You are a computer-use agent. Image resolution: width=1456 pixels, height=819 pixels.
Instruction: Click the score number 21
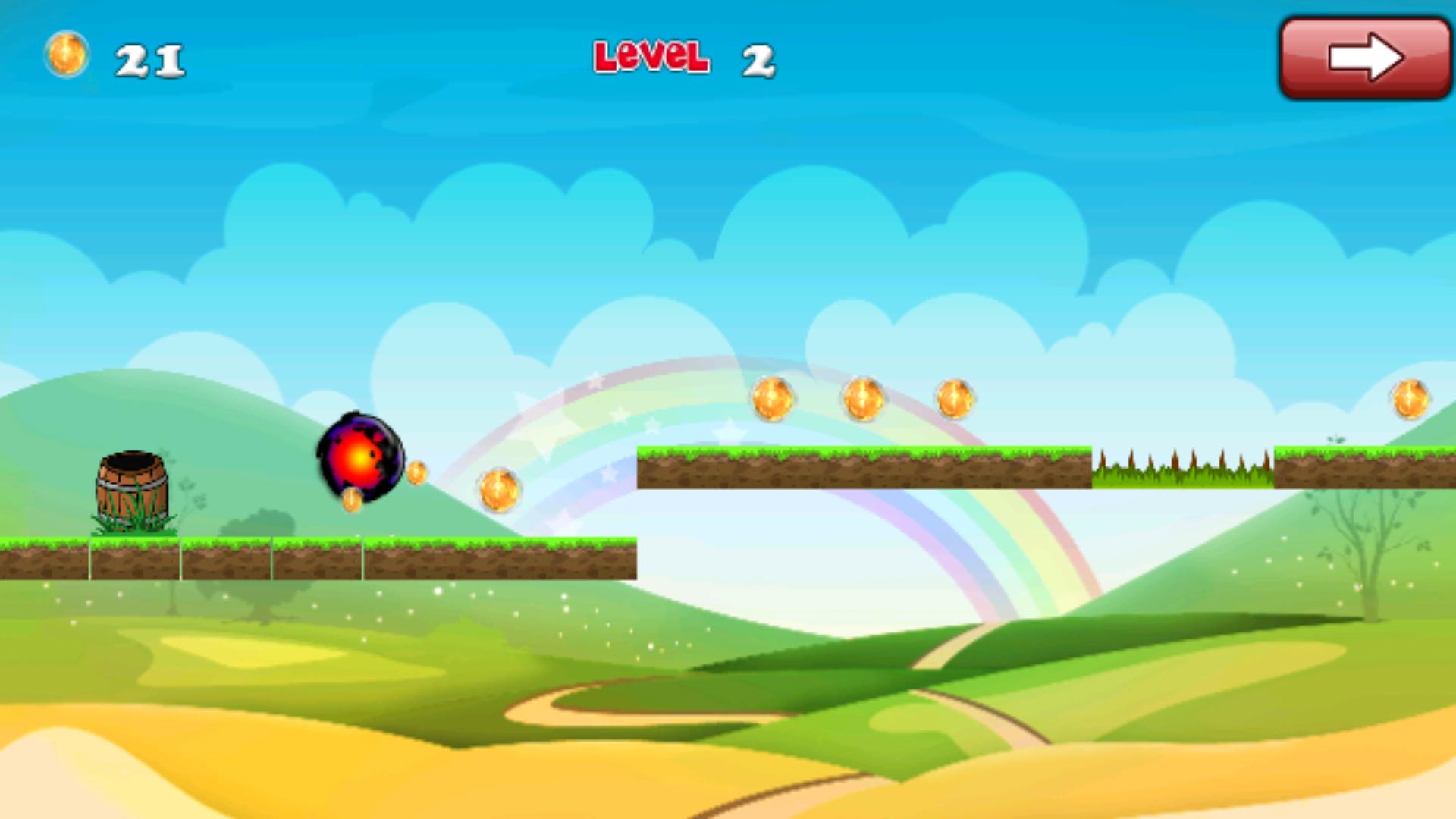point(149,59)
